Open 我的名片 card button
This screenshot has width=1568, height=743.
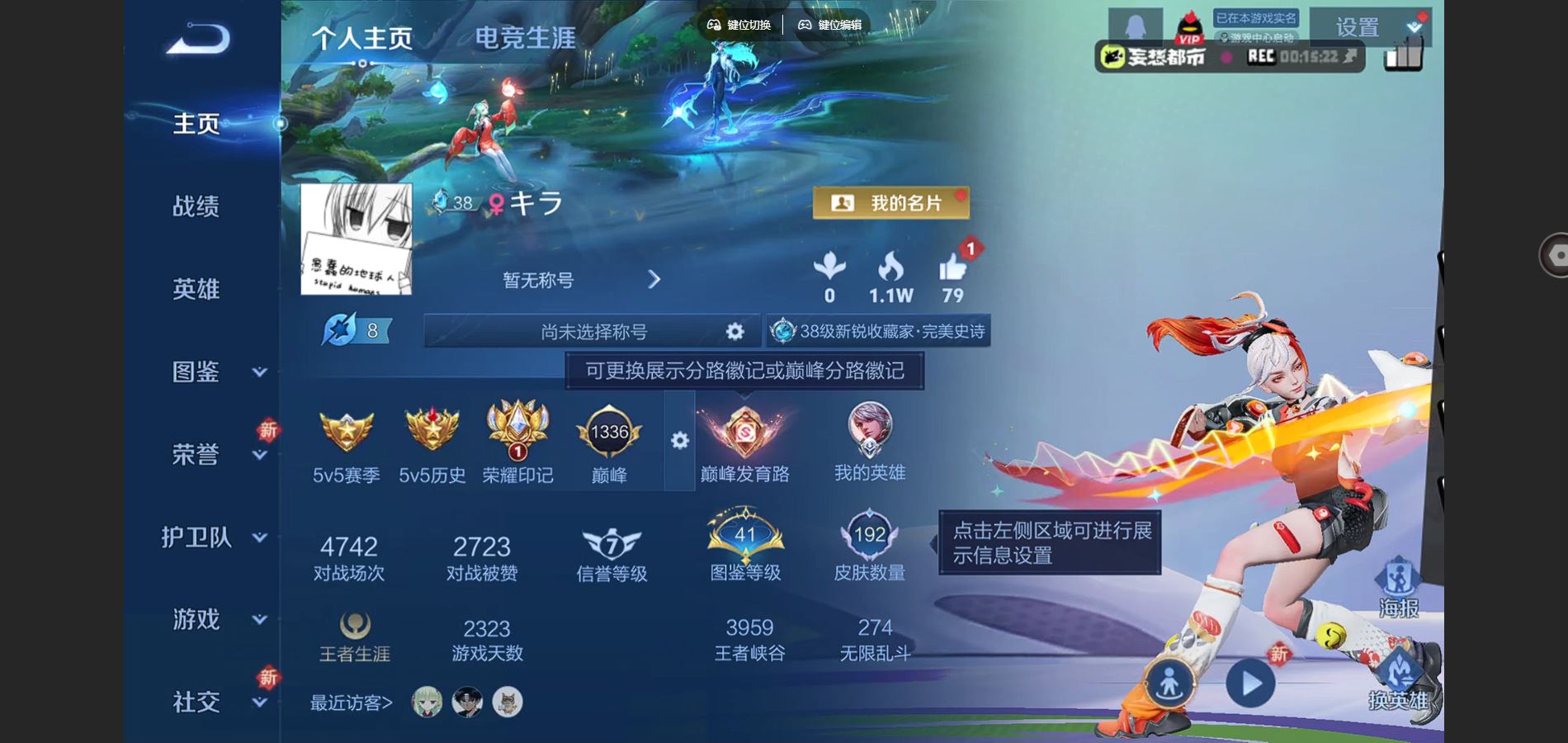pyautogui.click(x=890, y=203)
